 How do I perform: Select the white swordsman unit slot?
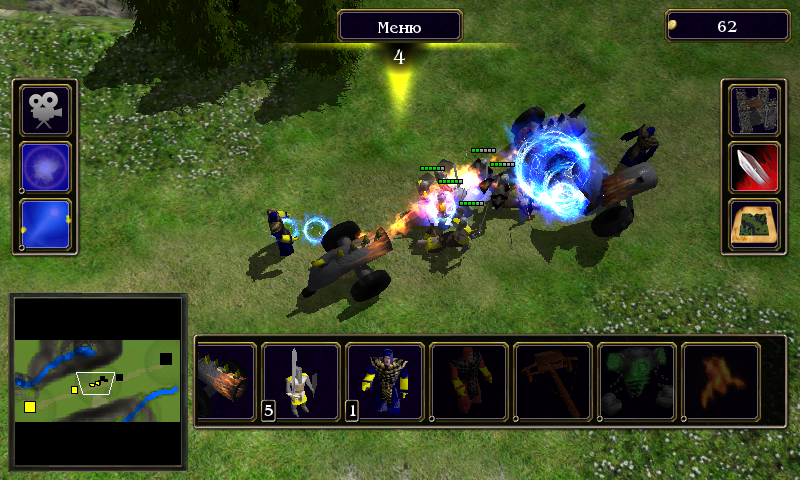click(x=301, y=382)
